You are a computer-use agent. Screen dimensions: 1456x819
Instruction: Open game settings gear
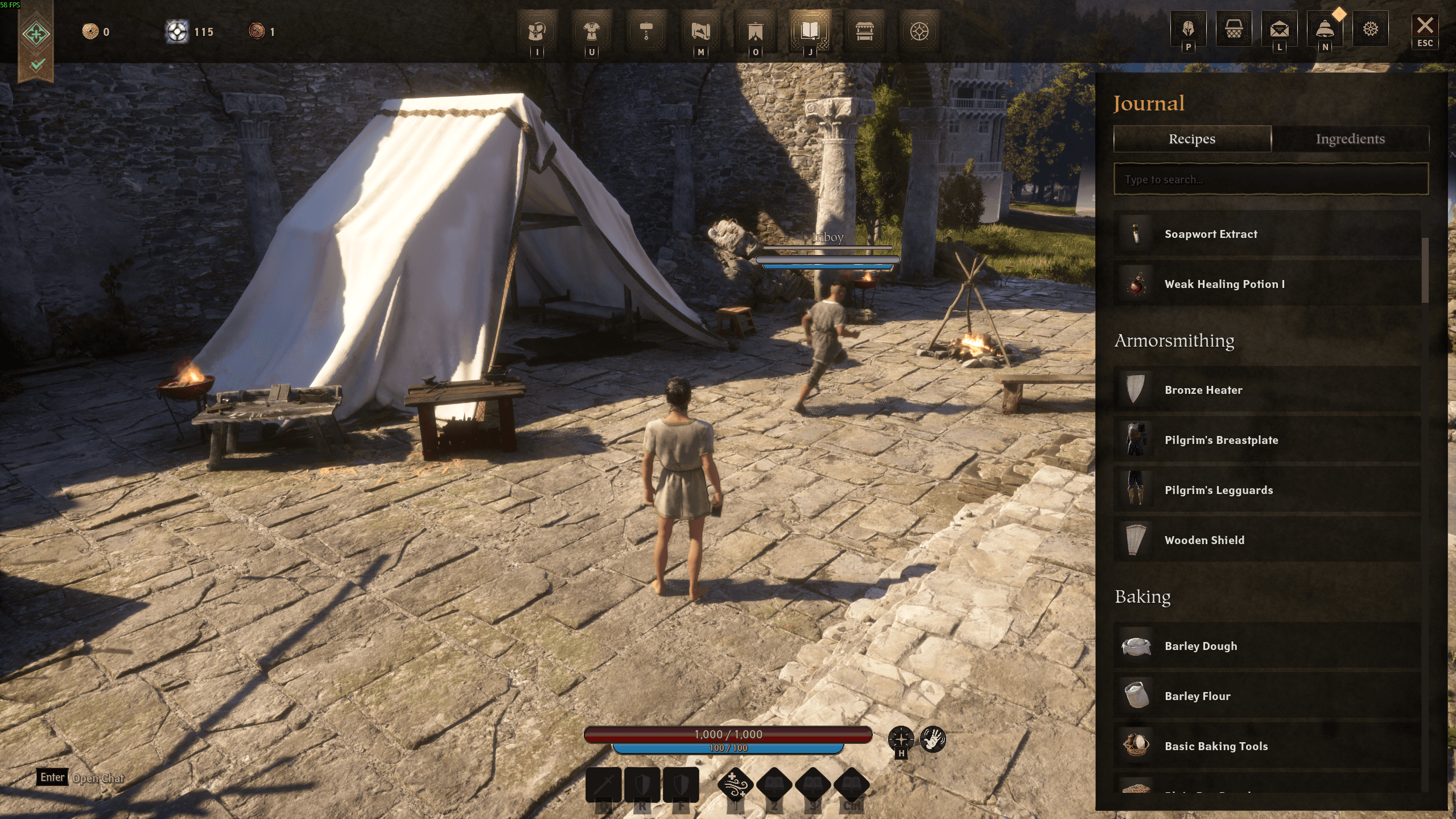tap(1371, 28)
